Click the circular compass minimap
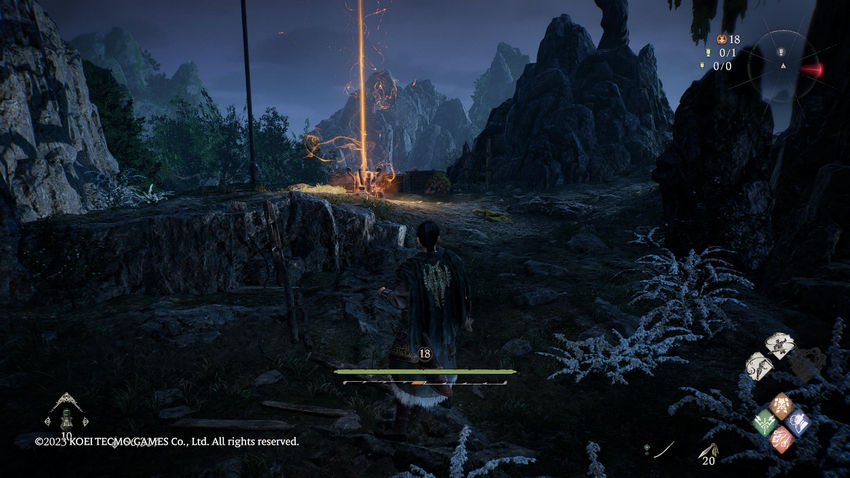 pyautogui.click(x=784, y=66)
